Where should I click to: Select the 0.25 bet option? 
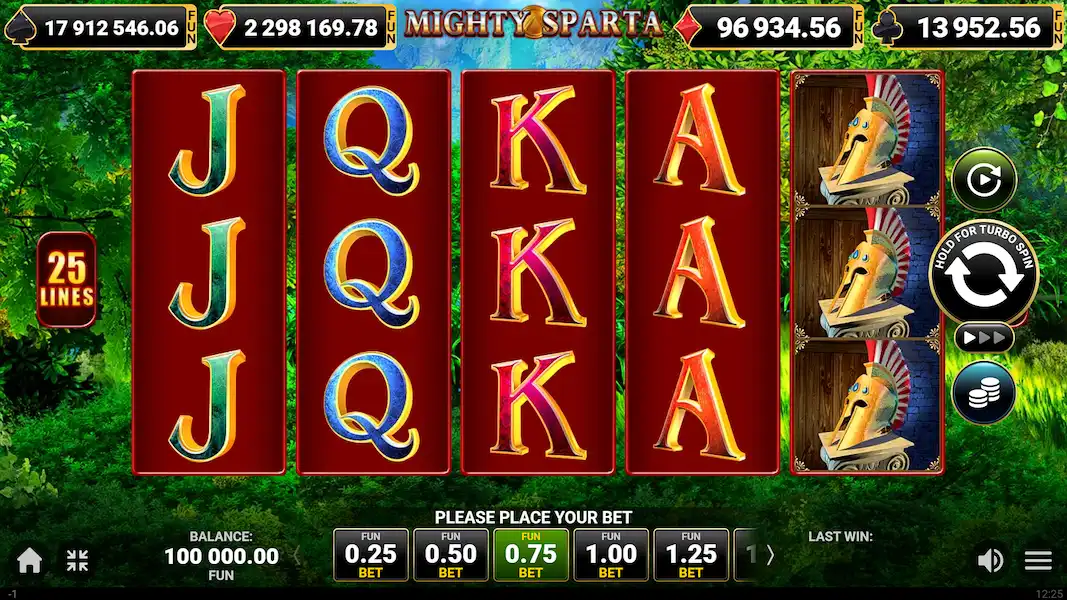(x=370, y=555)
